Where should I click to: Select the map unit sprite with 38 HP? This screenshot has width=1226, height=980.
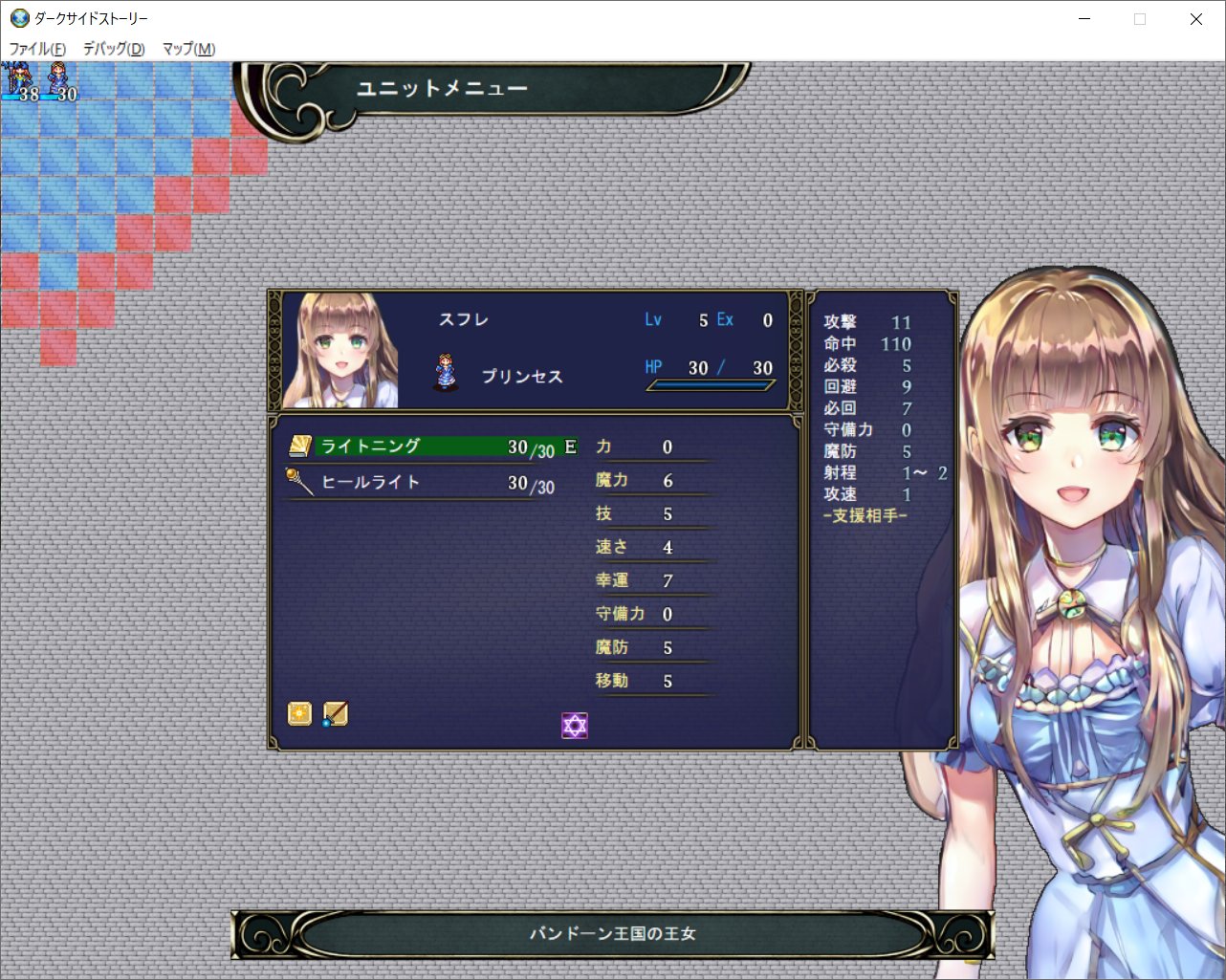point(15,75)
